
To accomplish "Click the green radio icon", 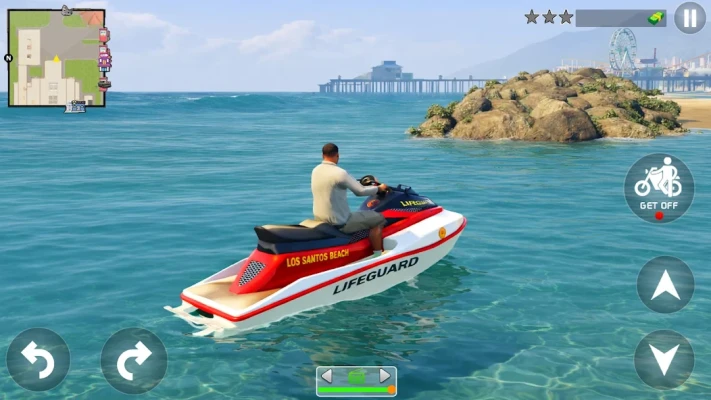I will pos(356,376).
